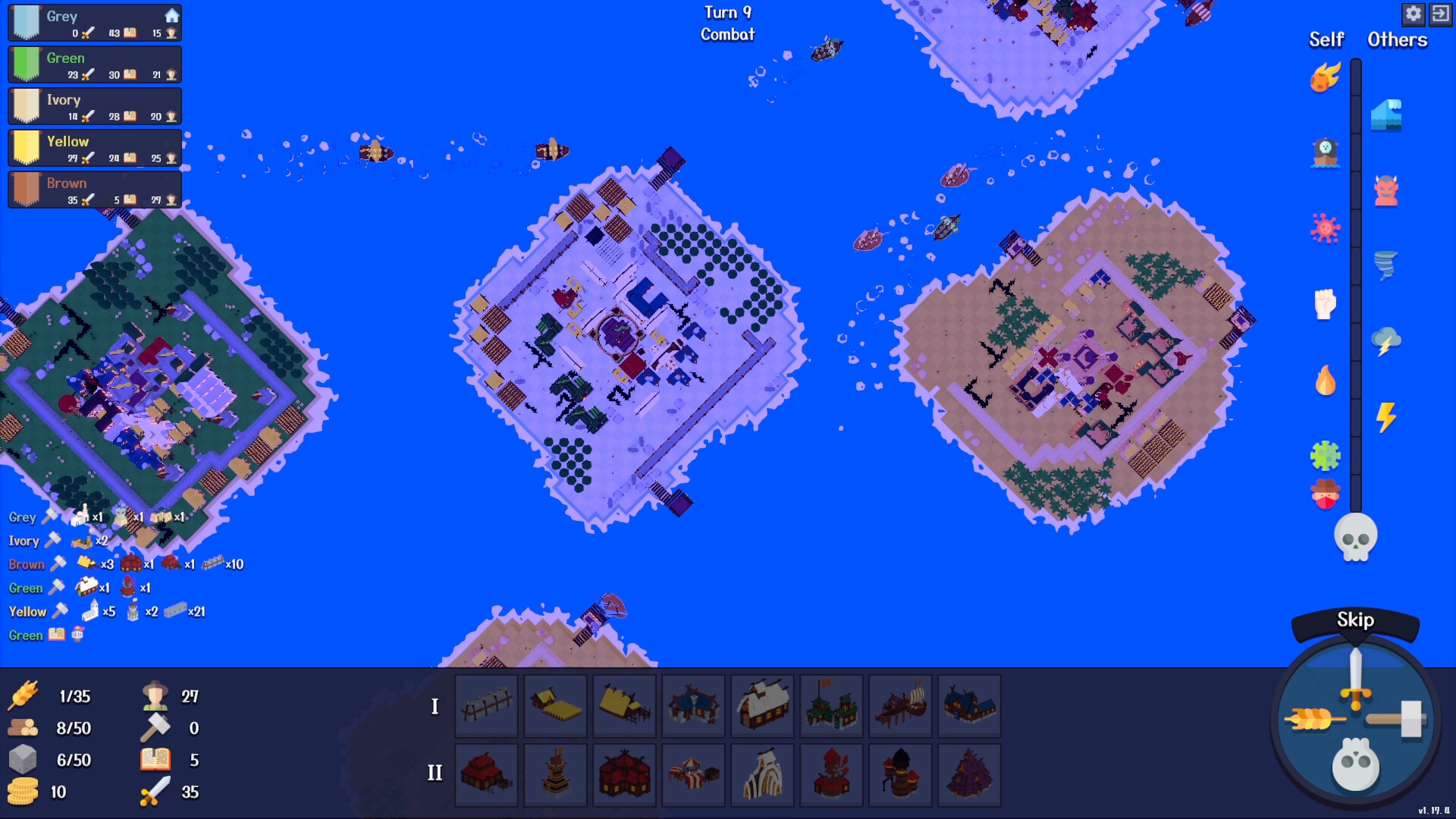Choose the lightning bolt disaster
Image resolution: width=1456 pixels, height=819 pixels.
(x=1388, y=416)
